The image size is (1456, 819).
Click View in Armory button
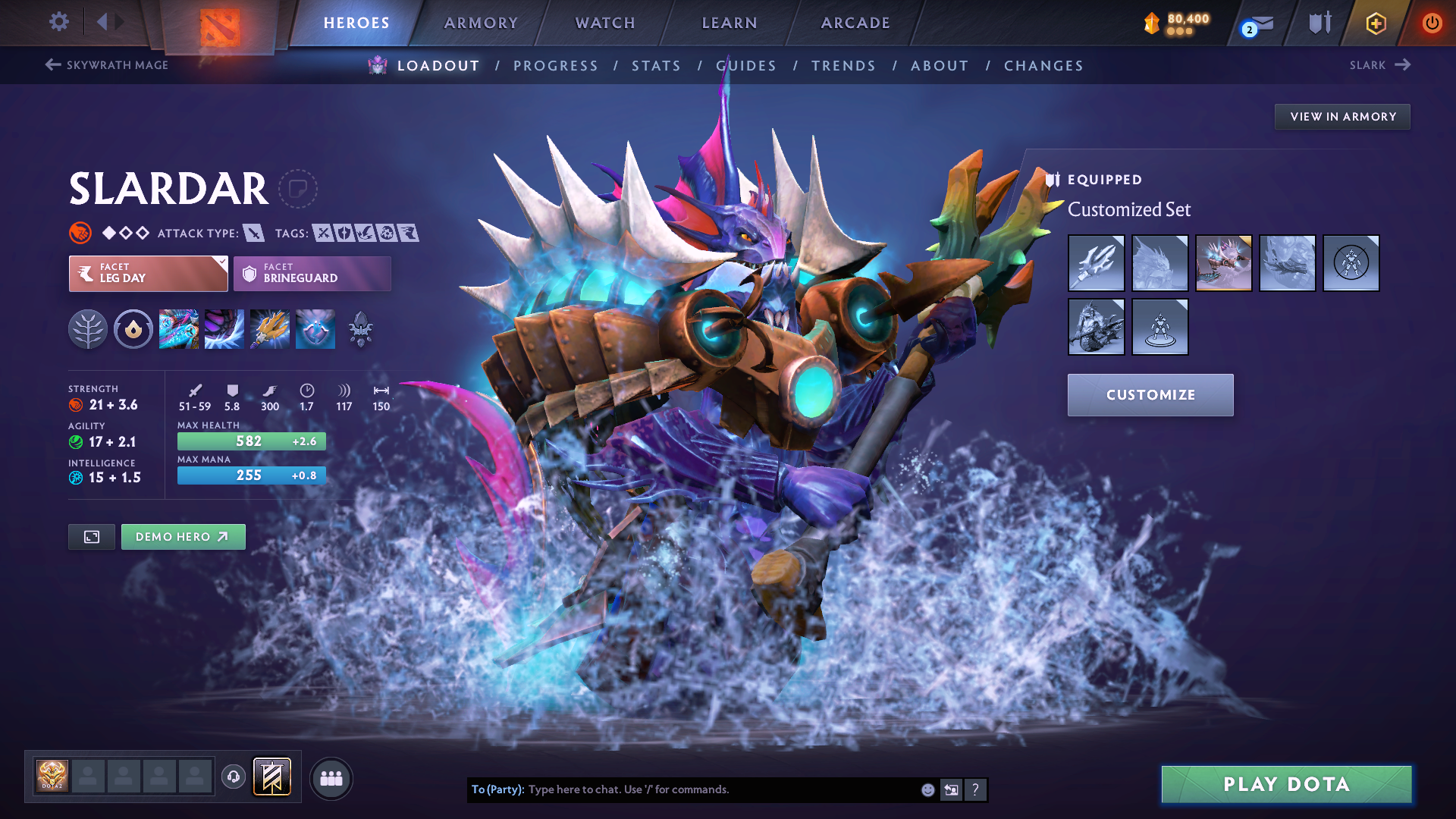click(1342, 117)
